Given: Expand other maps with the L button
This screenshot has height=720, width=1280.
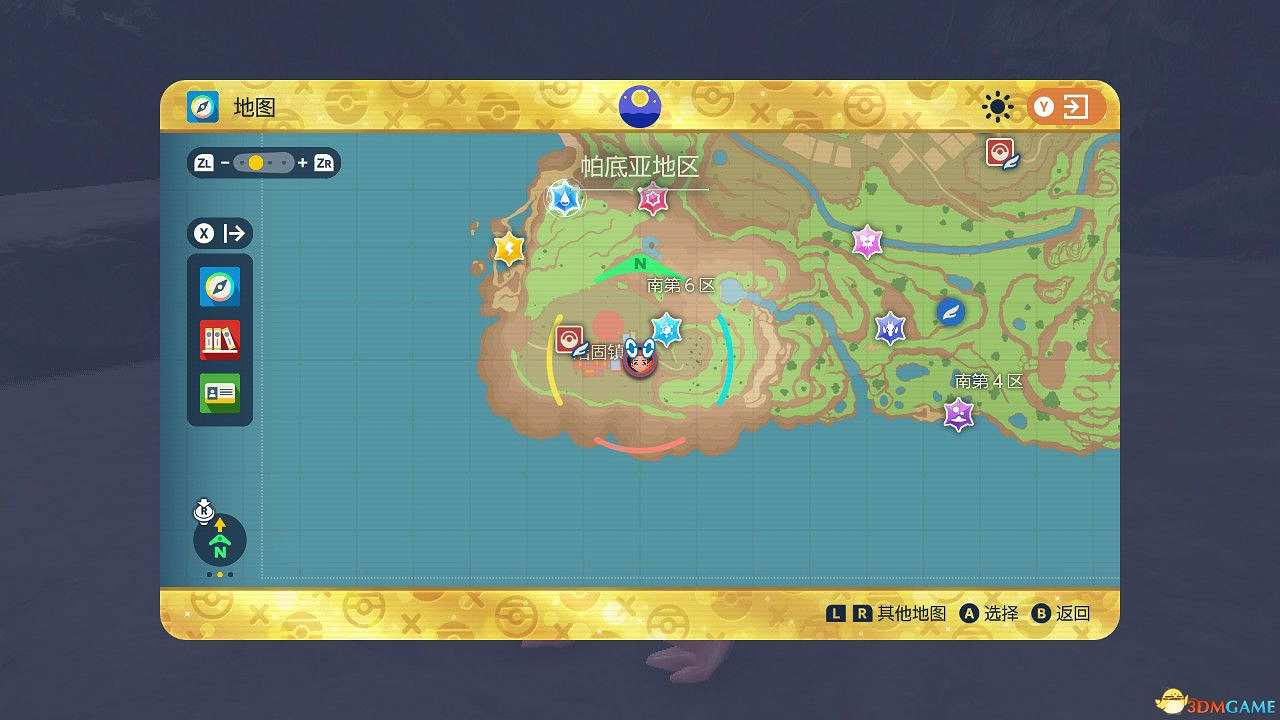Looking at the screenshot, I should [839, 613].
